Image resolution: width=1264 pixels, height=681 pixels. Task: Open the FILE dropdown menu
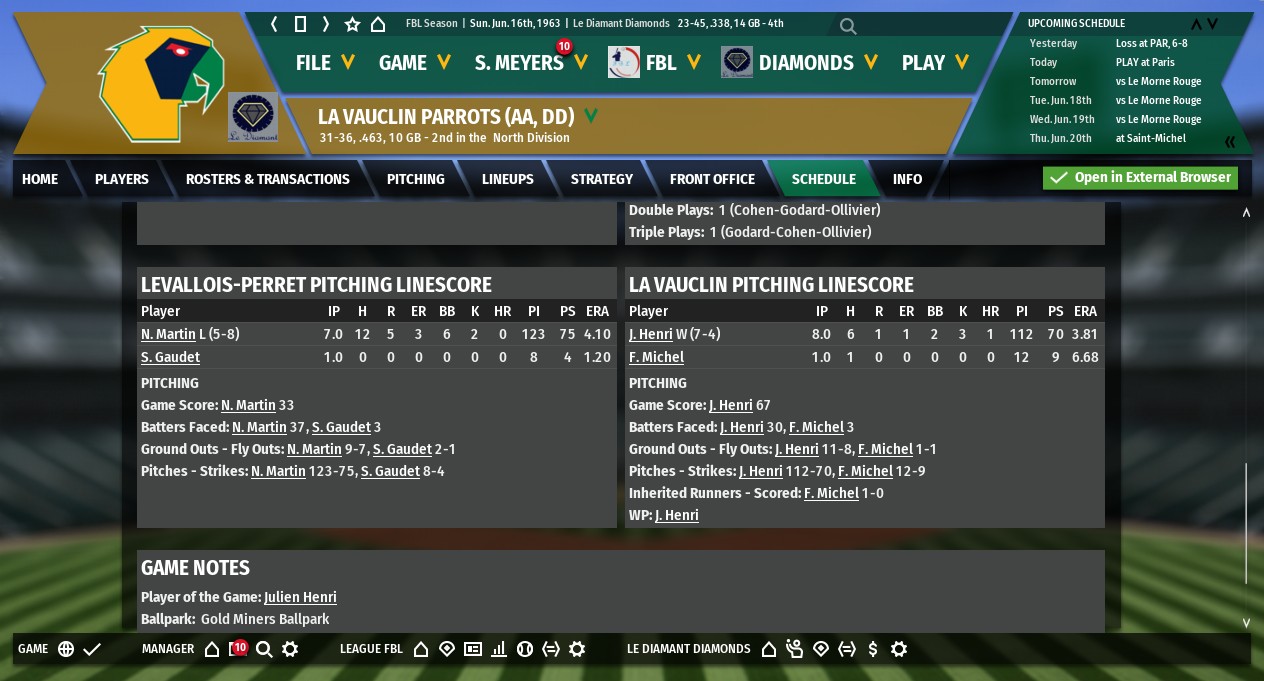point(325,63)
